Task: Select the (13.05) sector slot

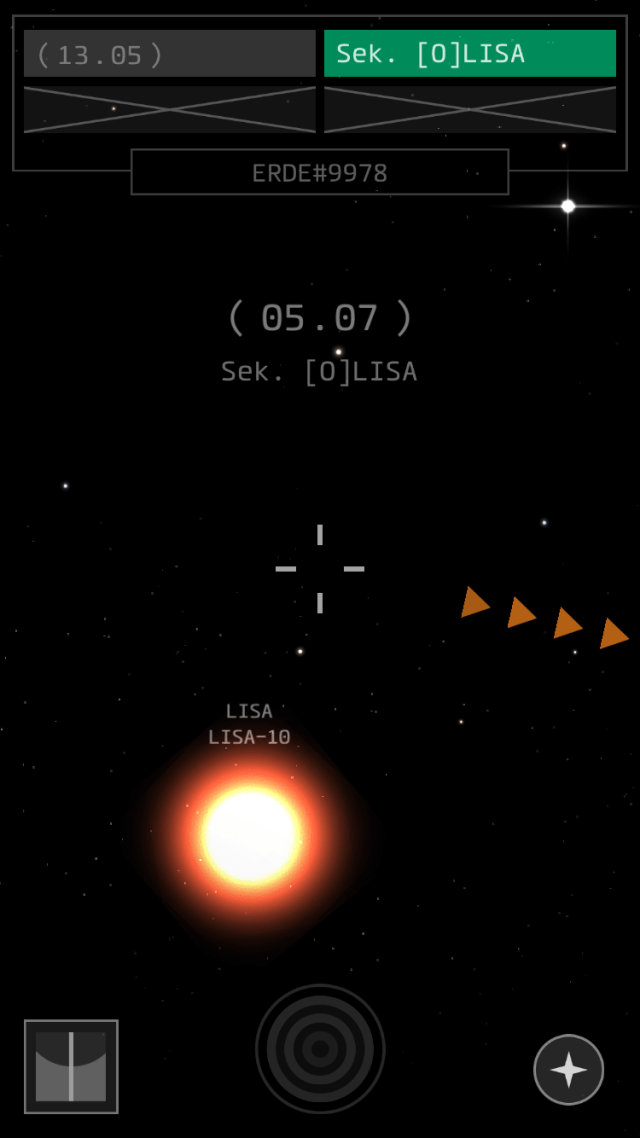Action: 169,54
